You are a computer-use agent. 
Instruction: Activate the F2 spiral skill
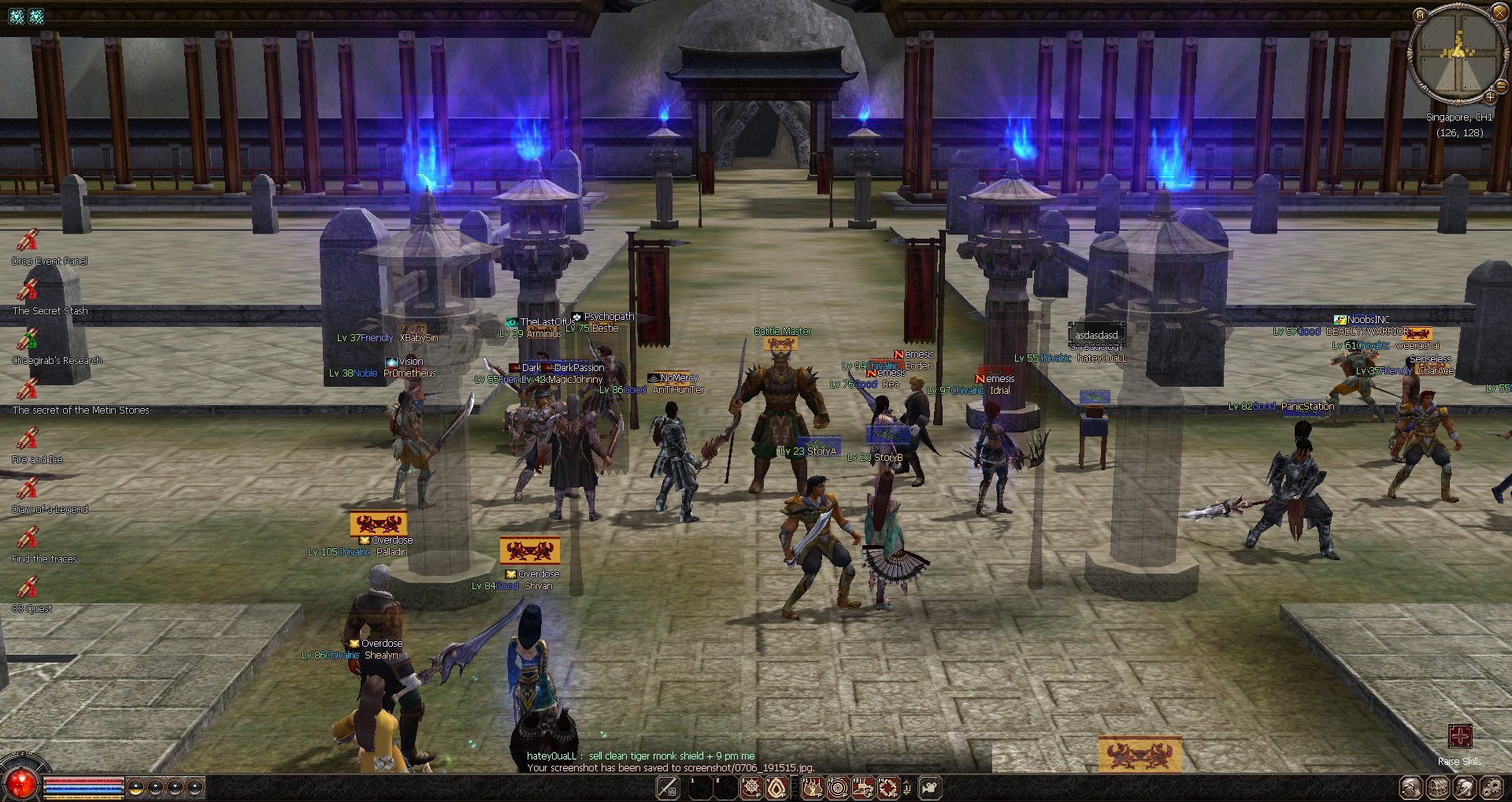click(x=838, y=788)
